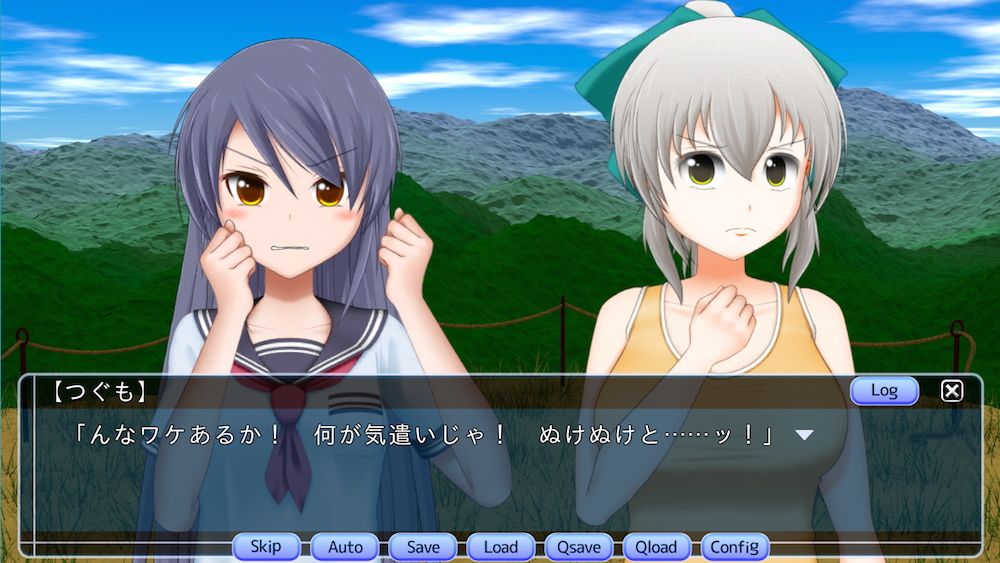The width and height of the screenshot is (1000, 563).
Task: Toggle Auto mode
Action: (345, 547)
